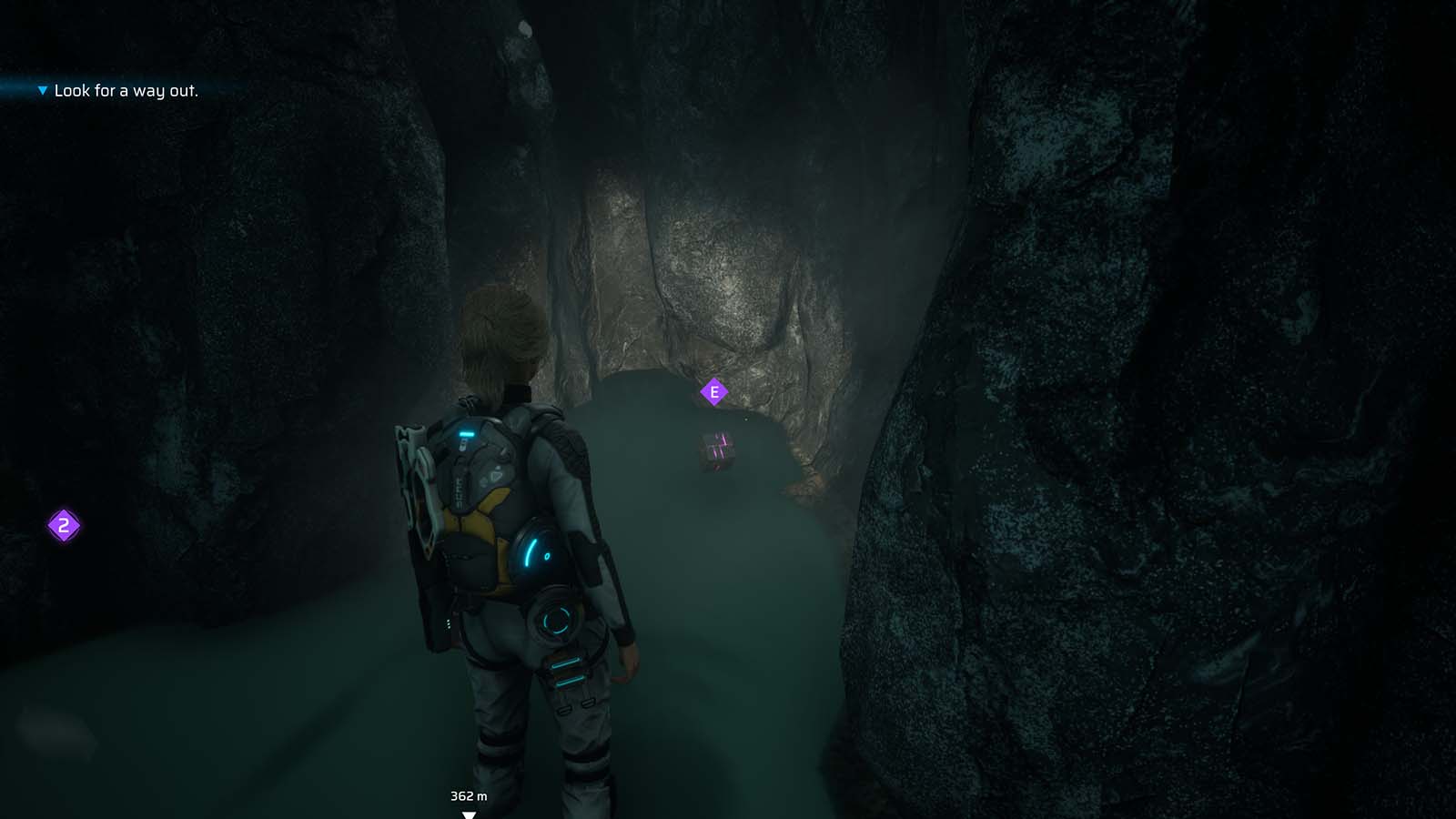Select the 'Look for a way out' objective entry
Image resolution: width=1456 pixels, height=819 pixels.
(x=127, y=91)
